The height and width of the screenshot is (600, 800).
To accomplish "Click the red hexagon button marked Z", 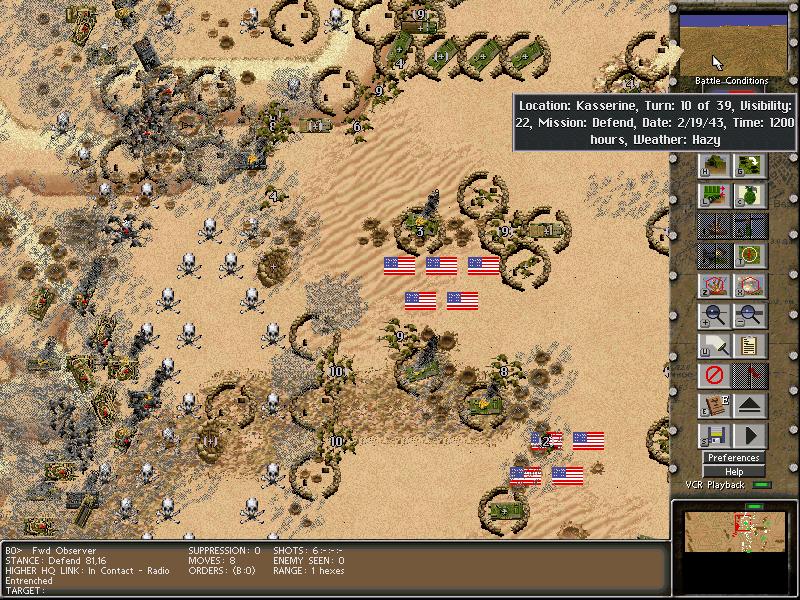I will tap(714, 285).
